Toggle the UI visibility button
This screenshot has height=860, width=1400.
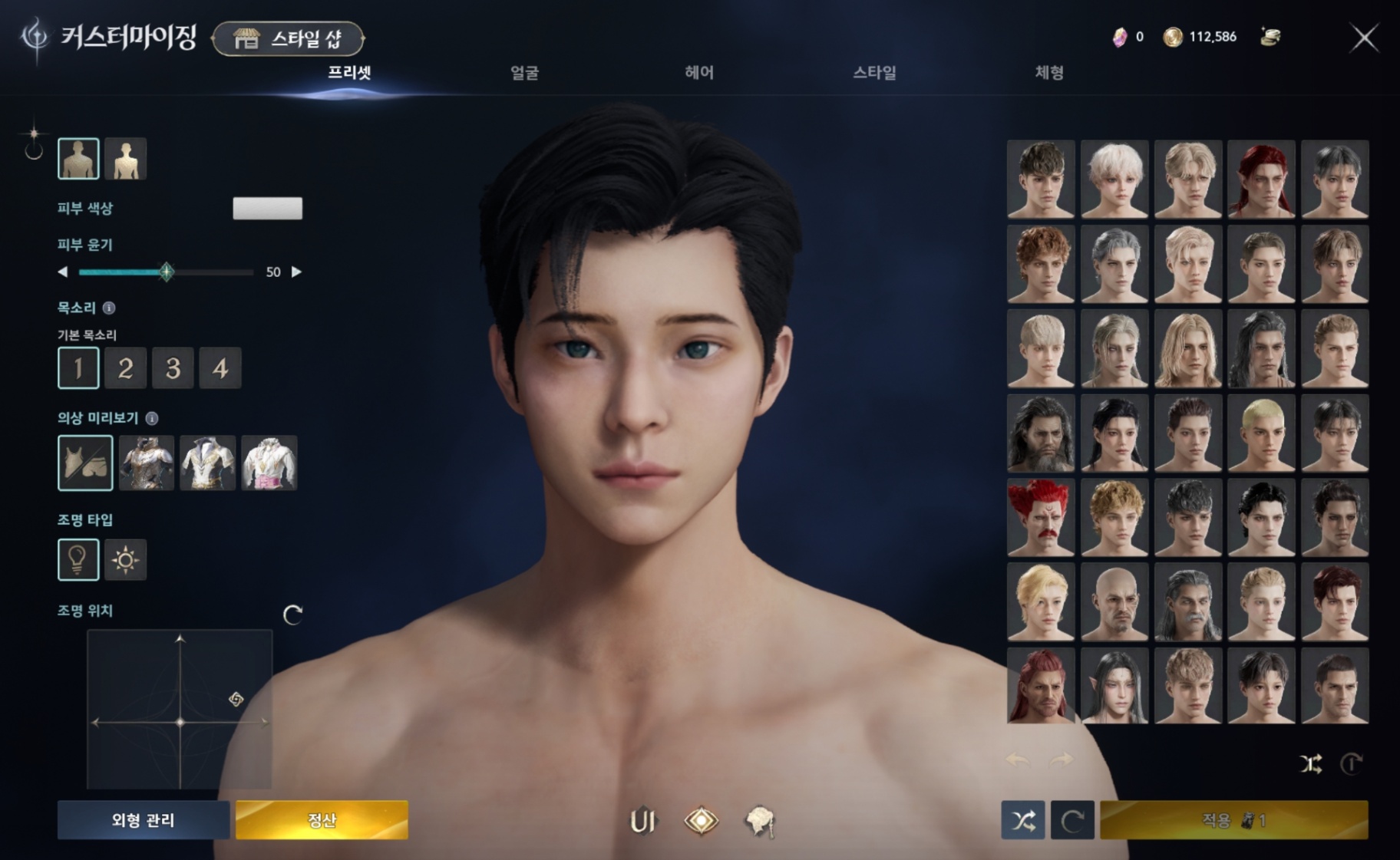coord(642,821)
